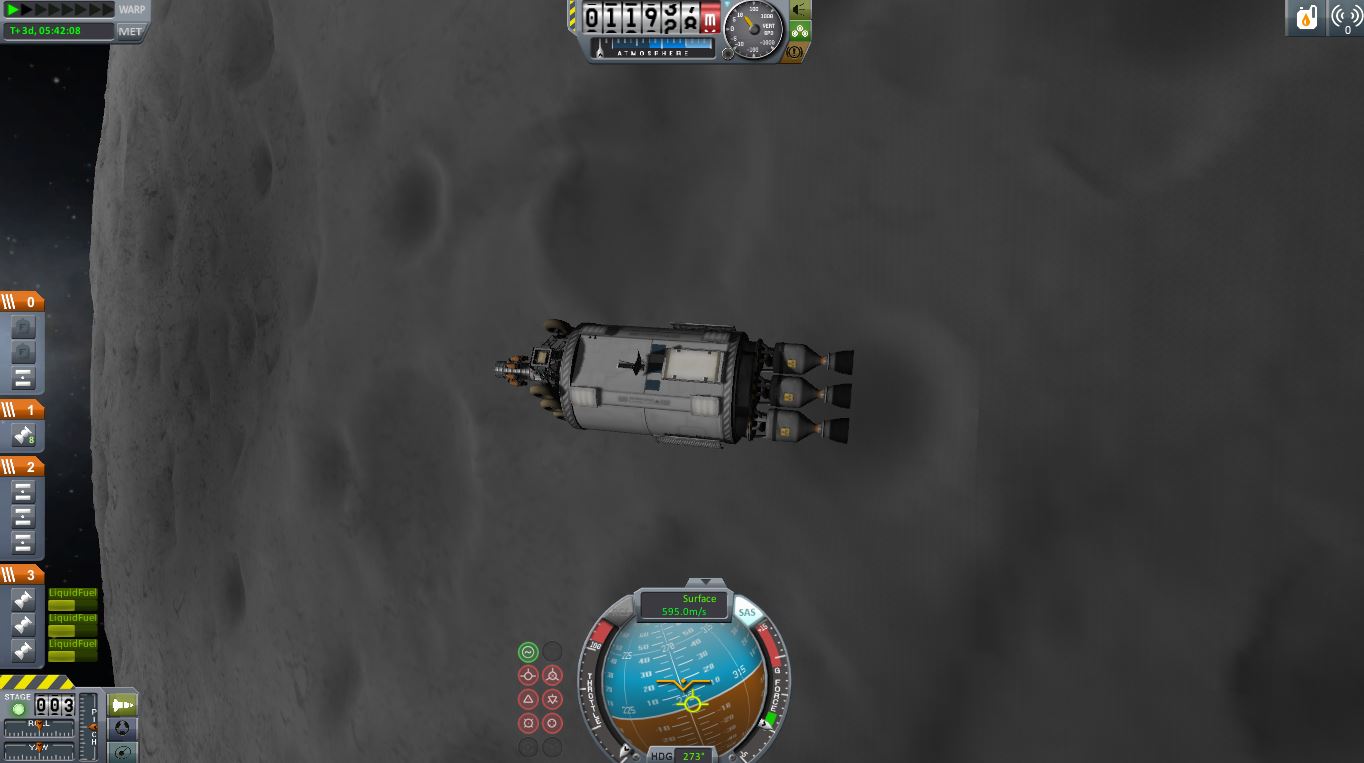Click the green stage activation light
This screenshot has height=763, width=1364.
pyautogui.click(x=18, y=710)
